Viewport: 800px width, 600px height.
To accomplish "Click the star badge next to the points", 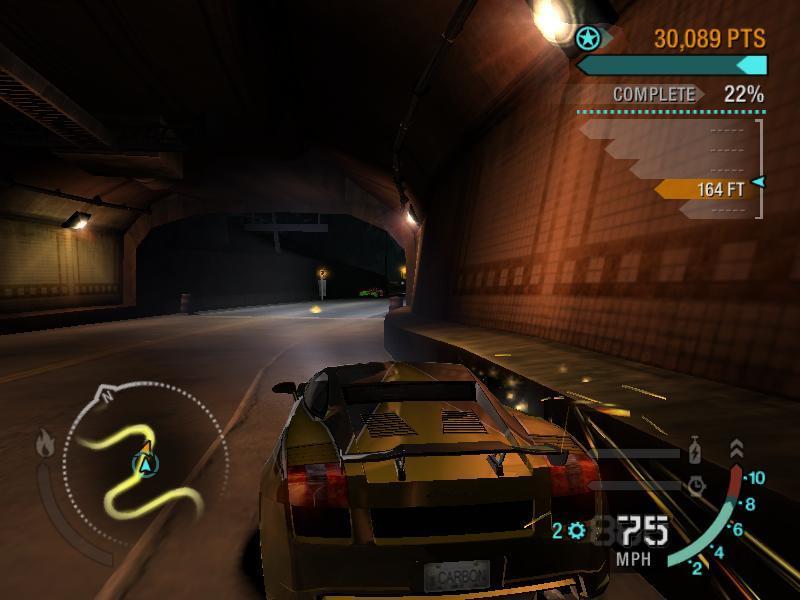I will coord(588,39).
